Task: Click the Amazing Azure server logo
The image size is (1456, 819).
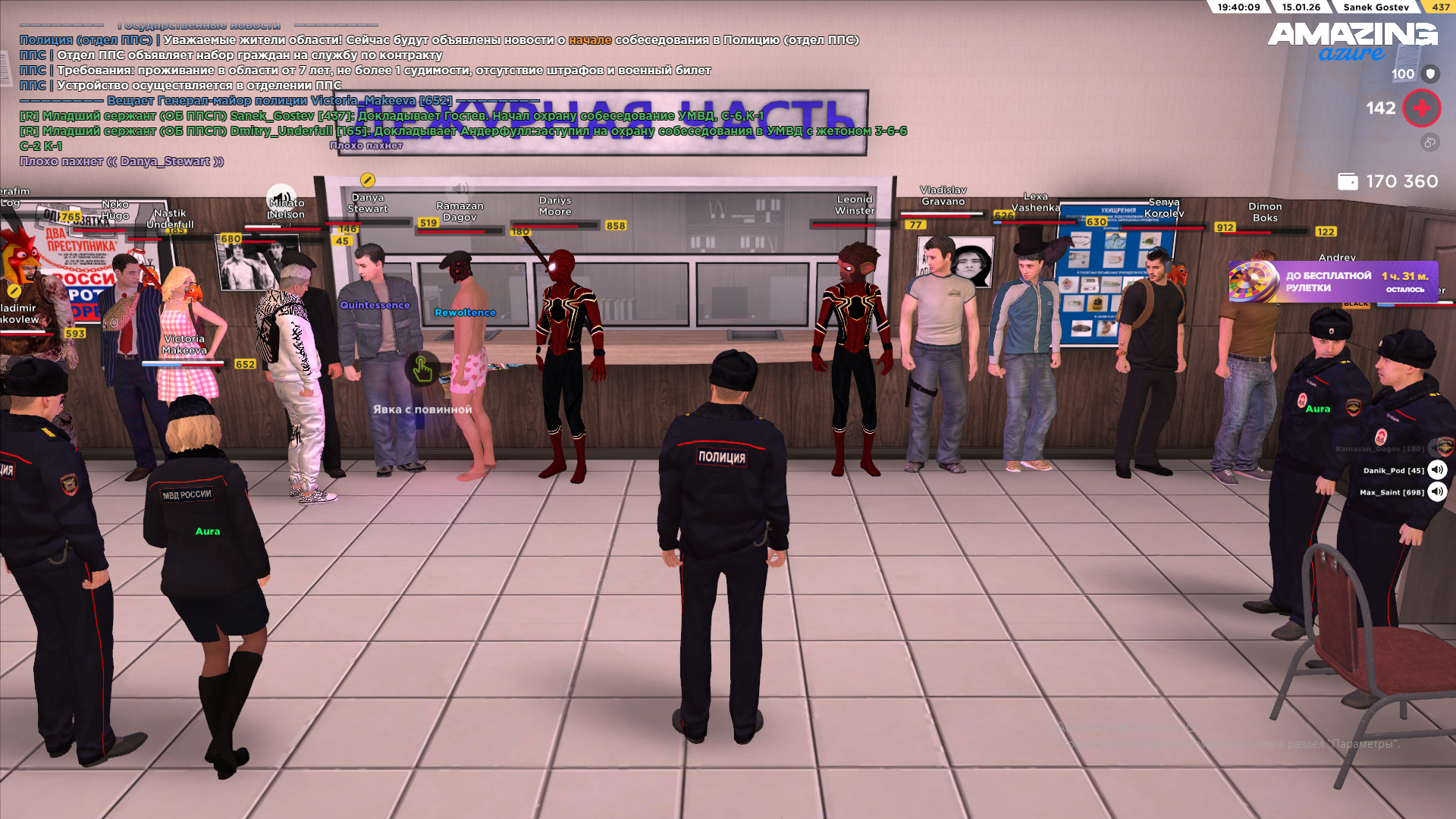Action: coord(1352,40)
